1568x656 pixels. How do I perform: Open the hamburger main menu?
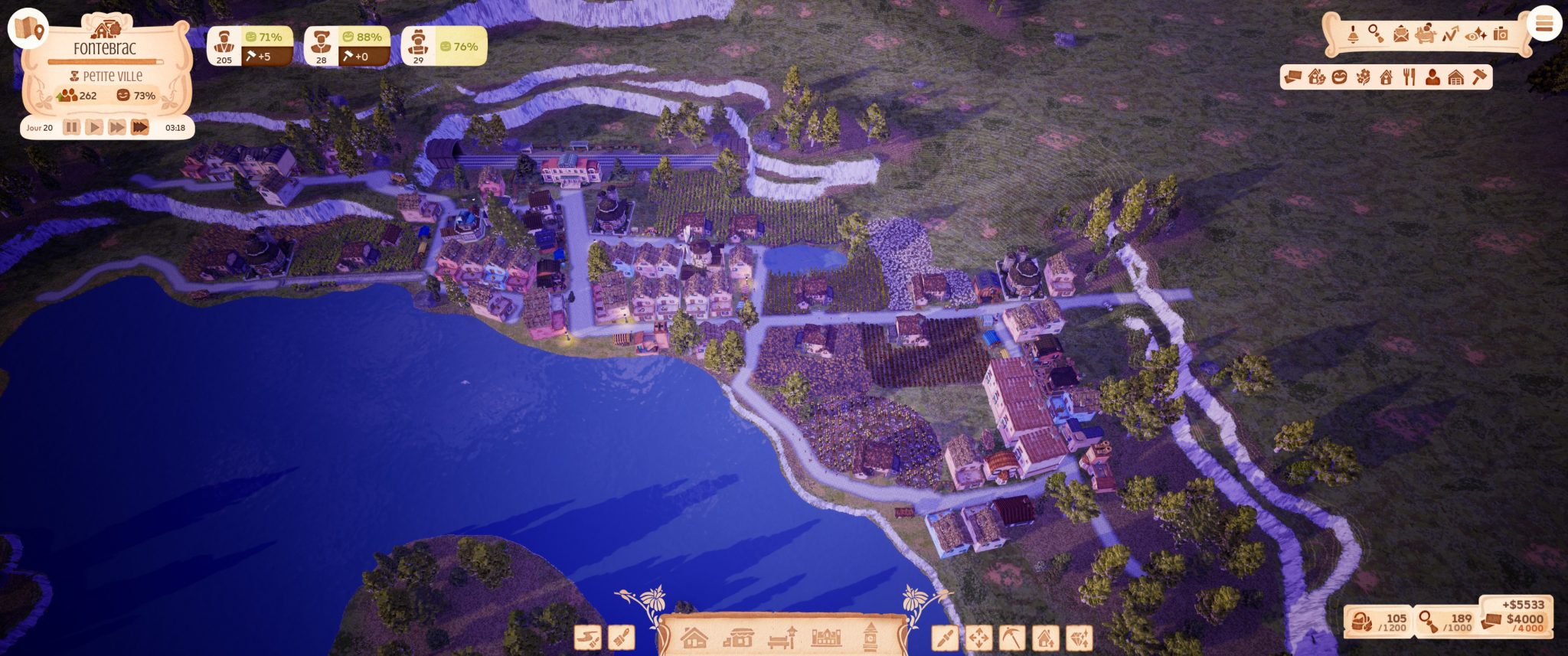(x=1543, y=24)
